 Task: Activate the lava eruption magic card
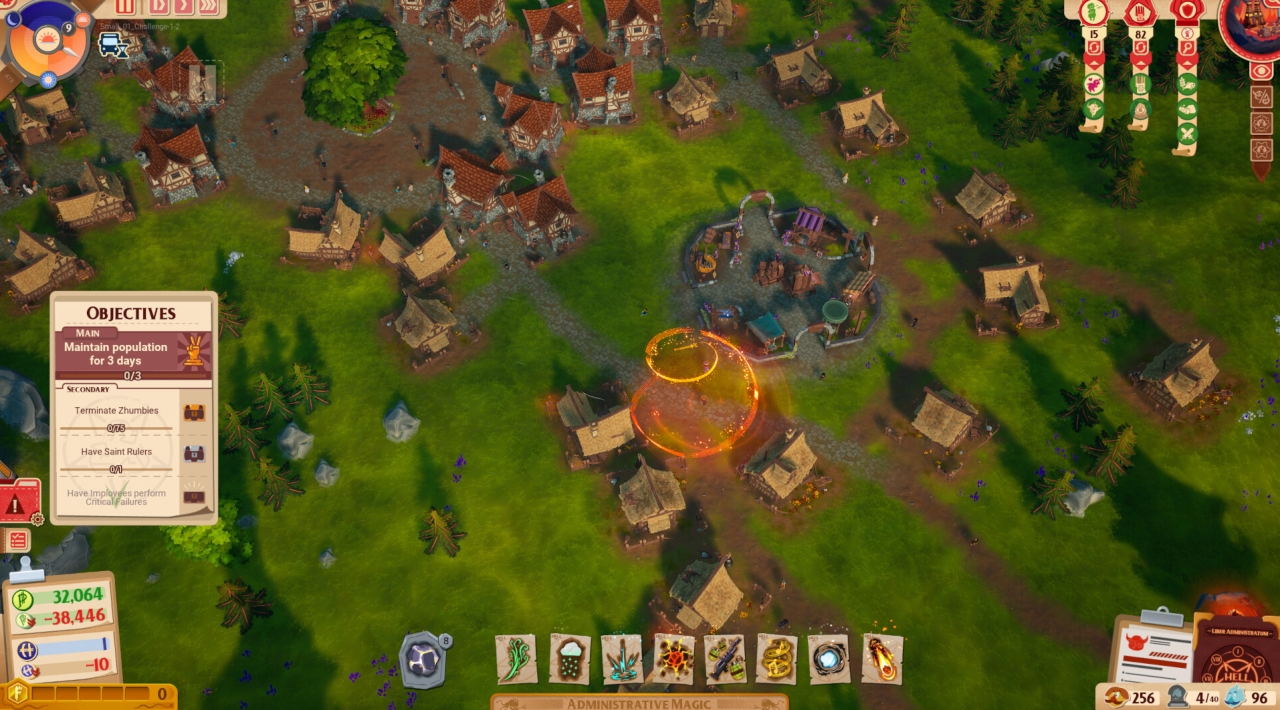coord(673,659)
